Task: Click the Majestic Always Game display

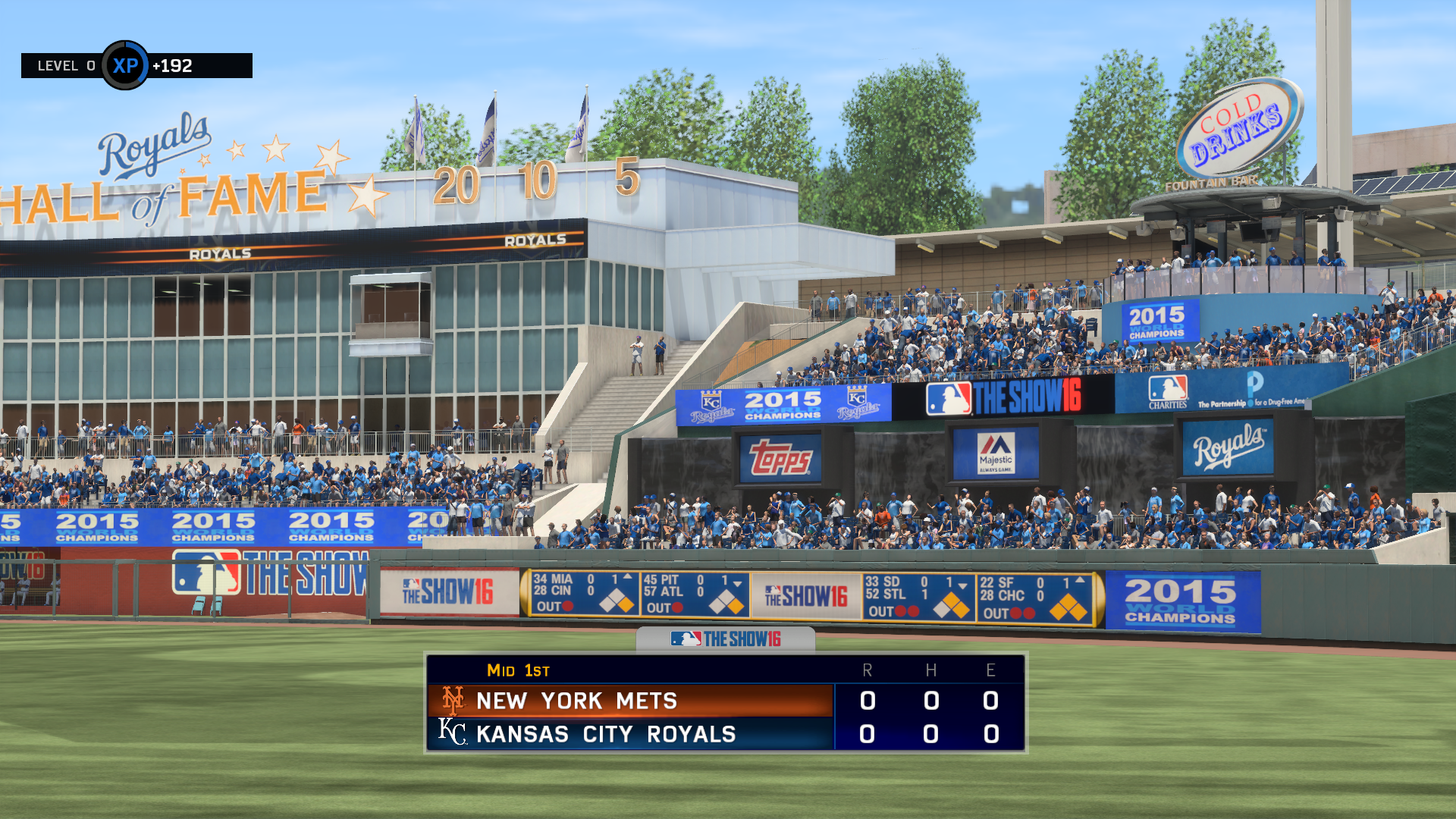Action: (x=995, y=453)
